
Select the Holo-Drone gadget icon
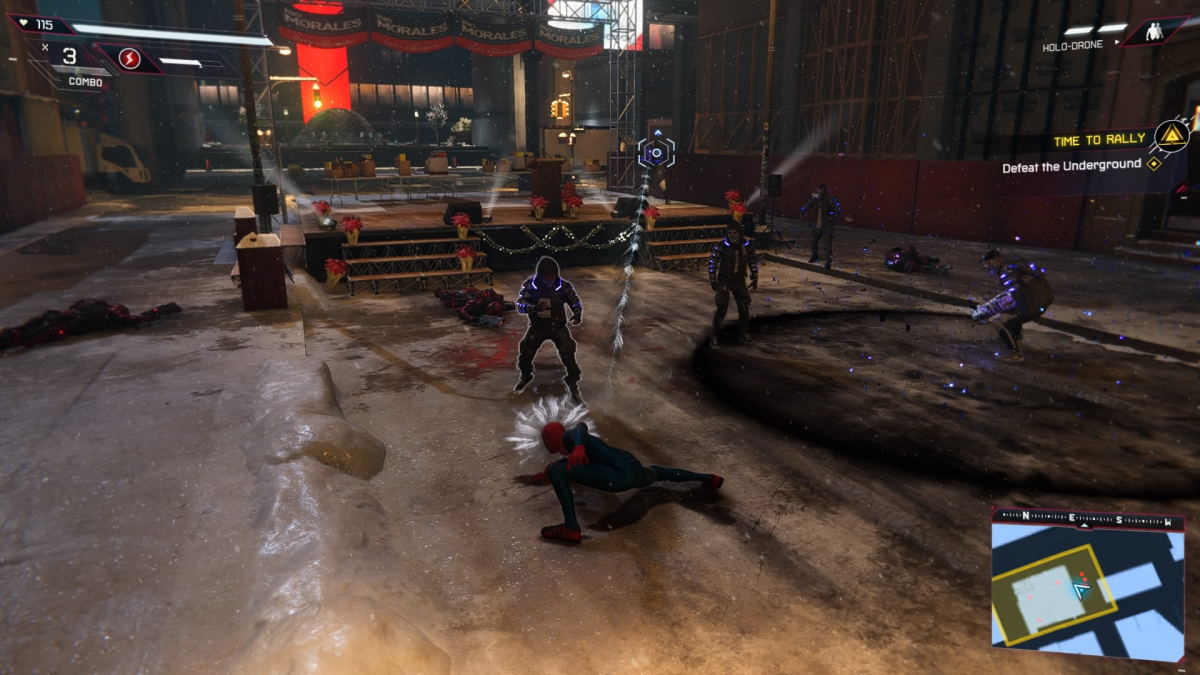click(1155, 31)
